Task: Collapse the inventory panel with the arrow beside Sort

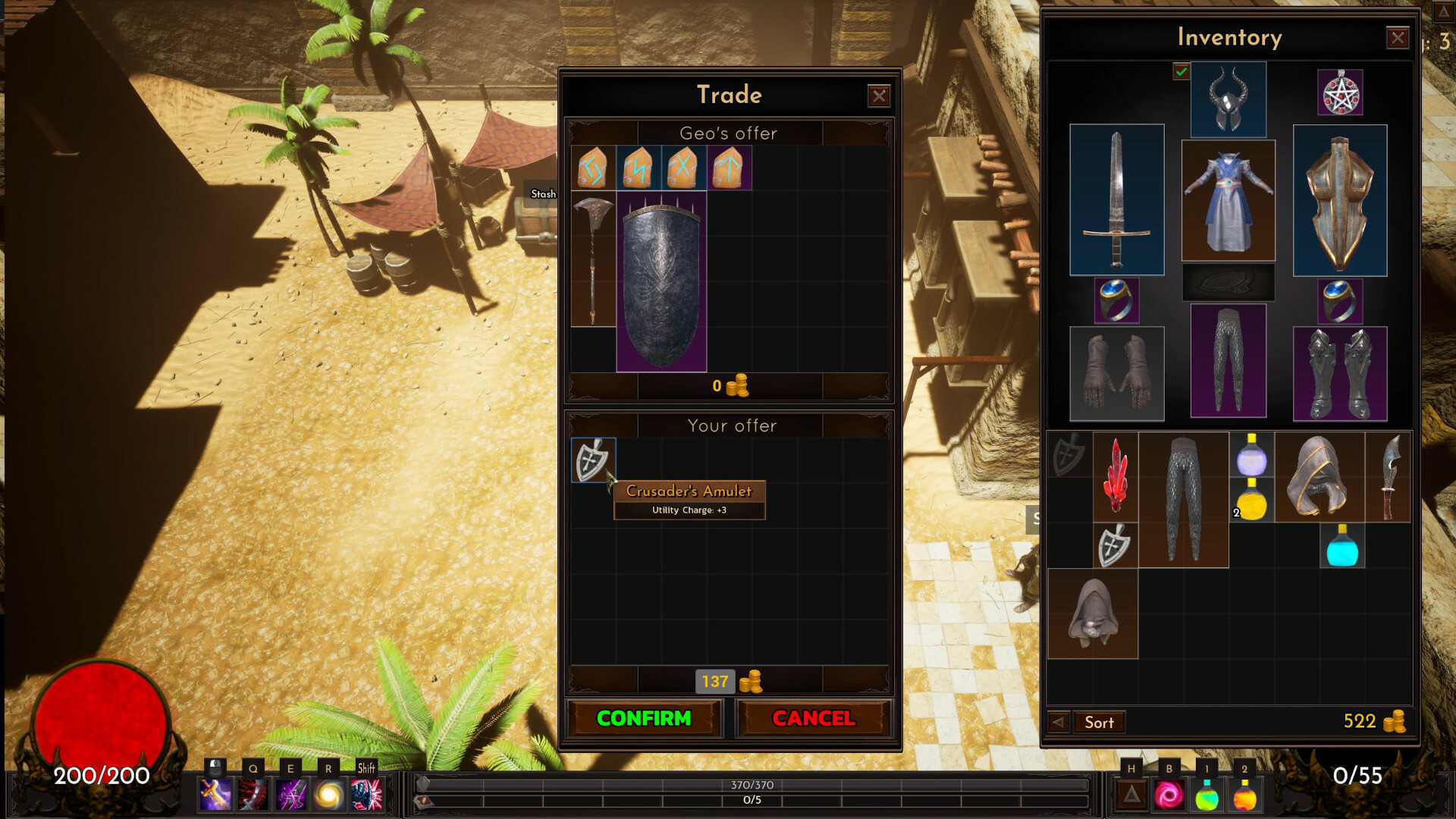Action: (x=1059, y=722)
